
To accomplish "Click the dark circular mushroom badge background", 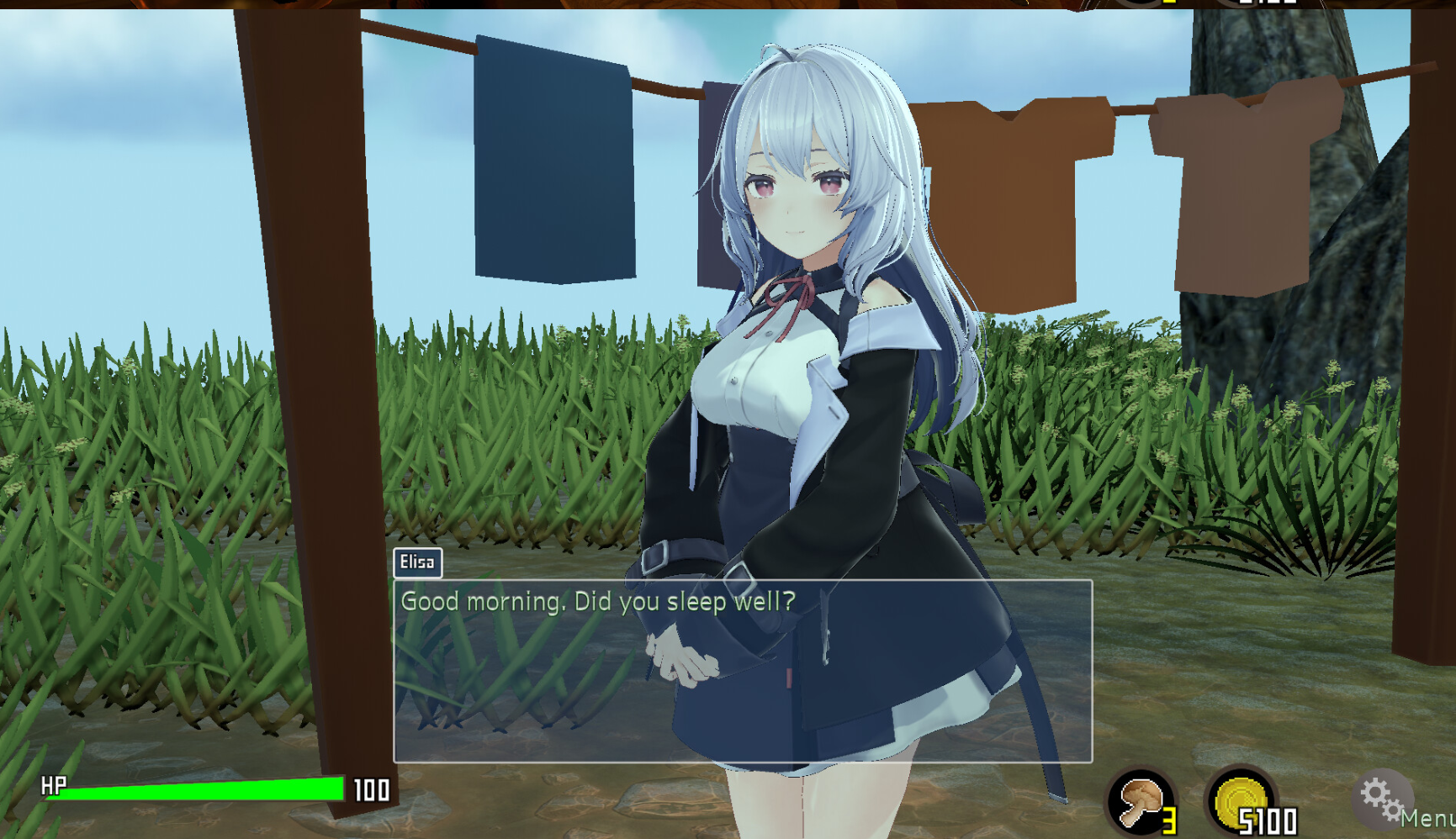I will 1141,801.
